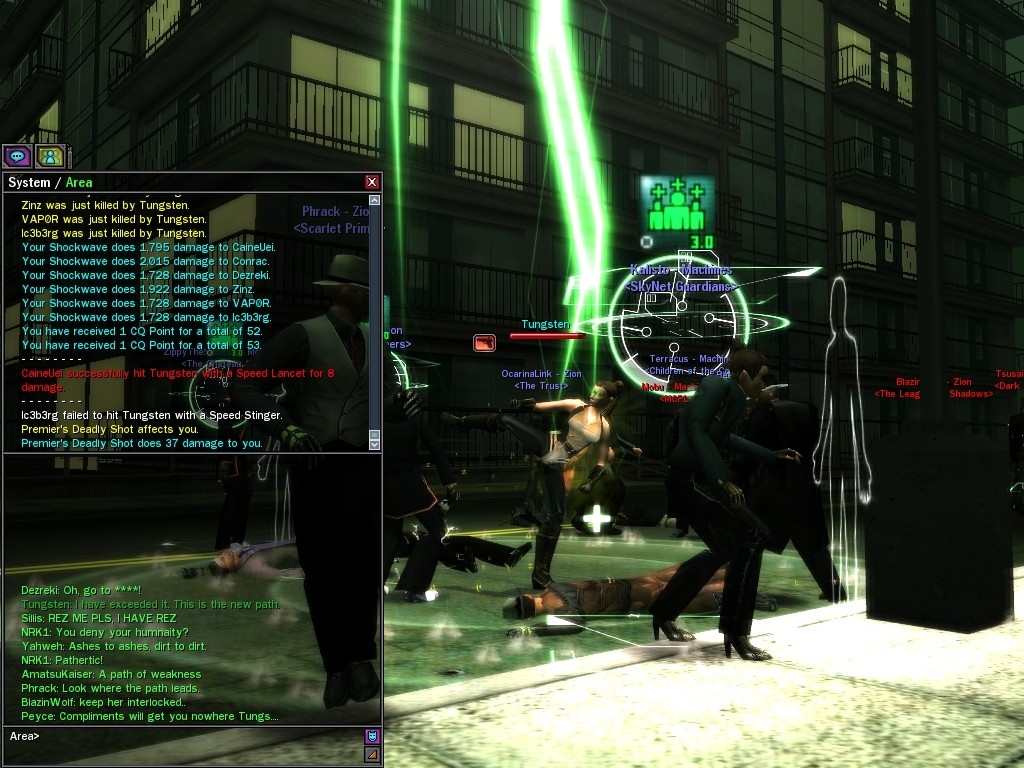Click the chat window resize corner icon
Viewport: 1024px width, 768px height.
tap(372, 755)
